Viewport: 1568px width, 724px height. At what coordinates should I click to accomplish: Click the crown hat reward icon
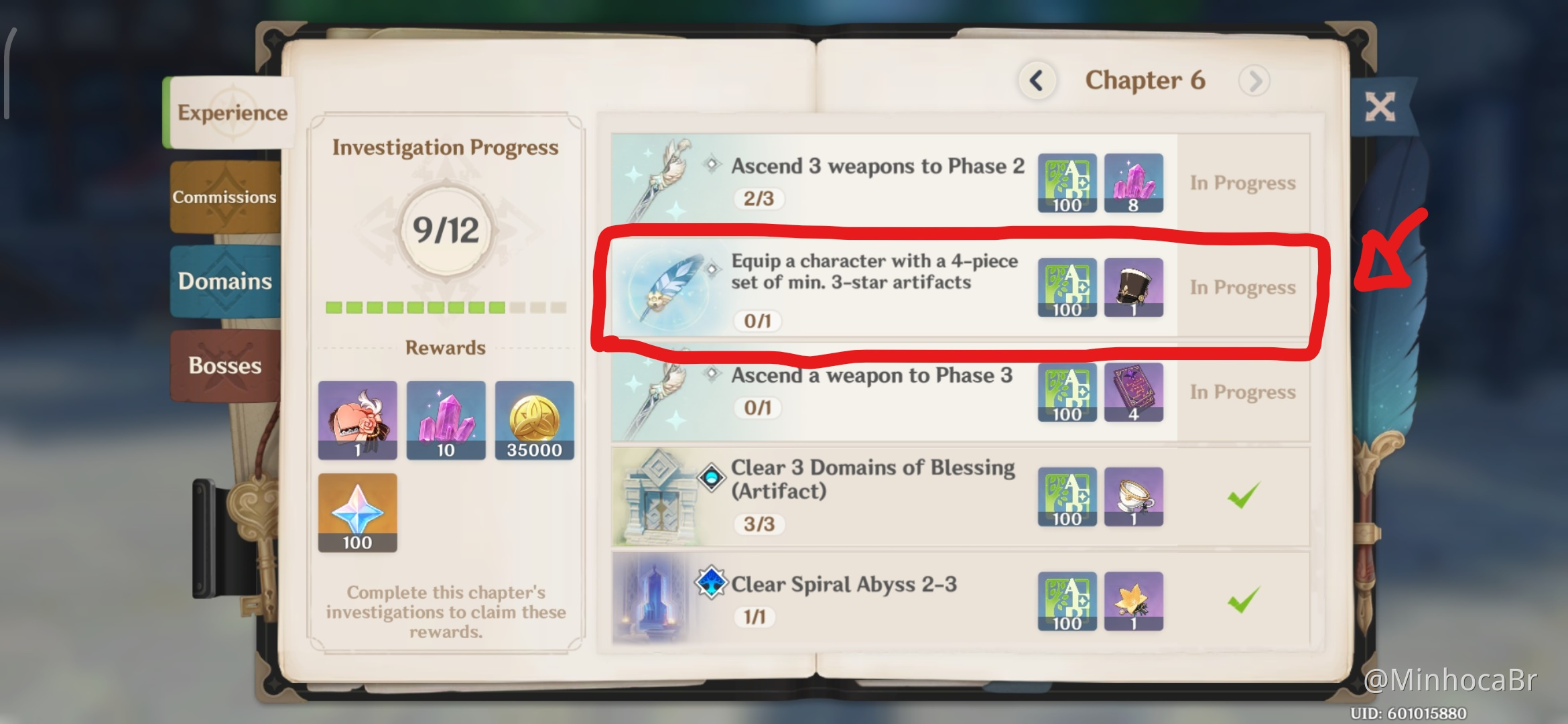[x=1134, y=288]
